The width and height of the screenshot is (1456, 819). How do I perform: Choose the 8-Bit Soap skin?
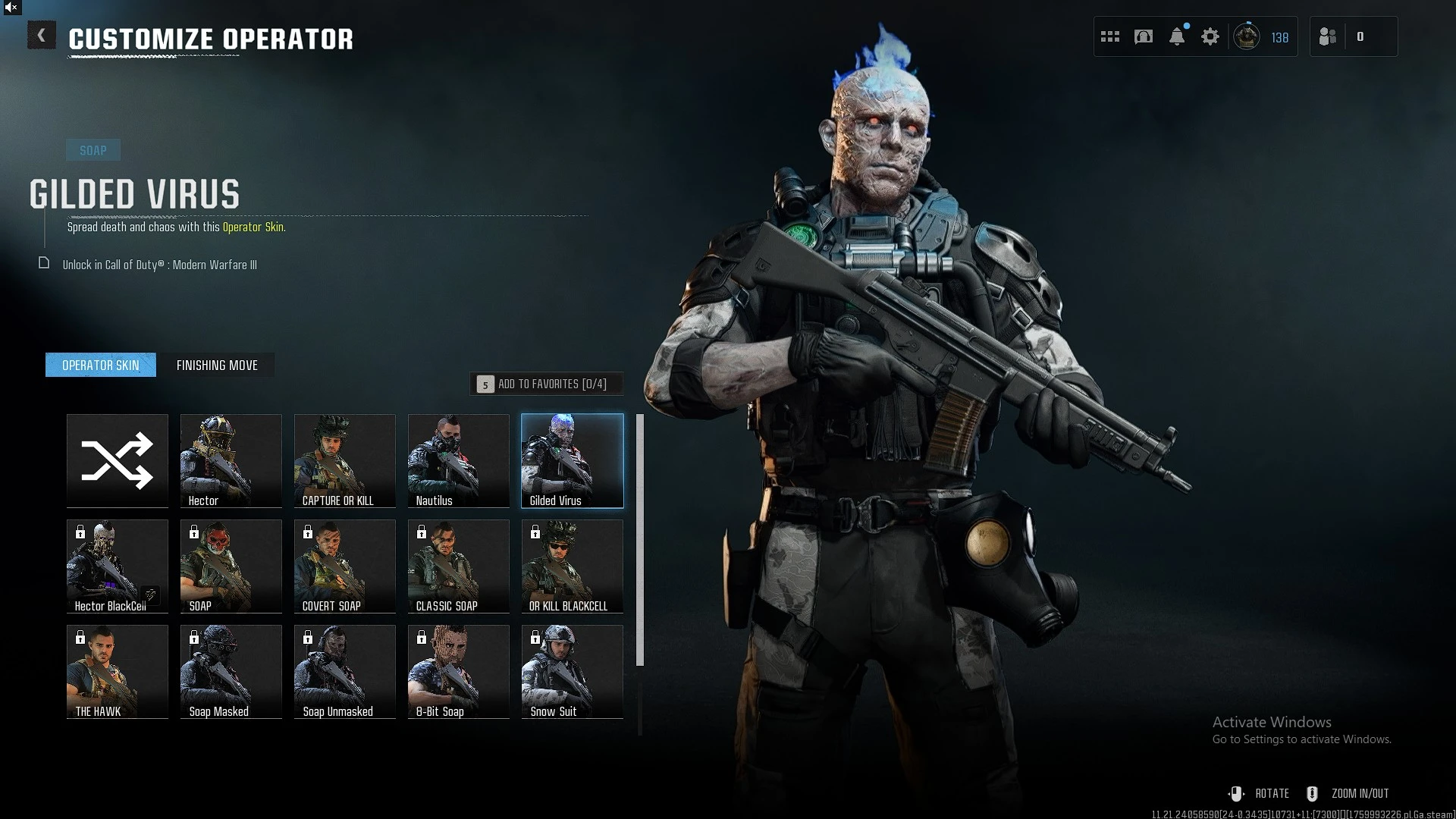click(459, 671)
